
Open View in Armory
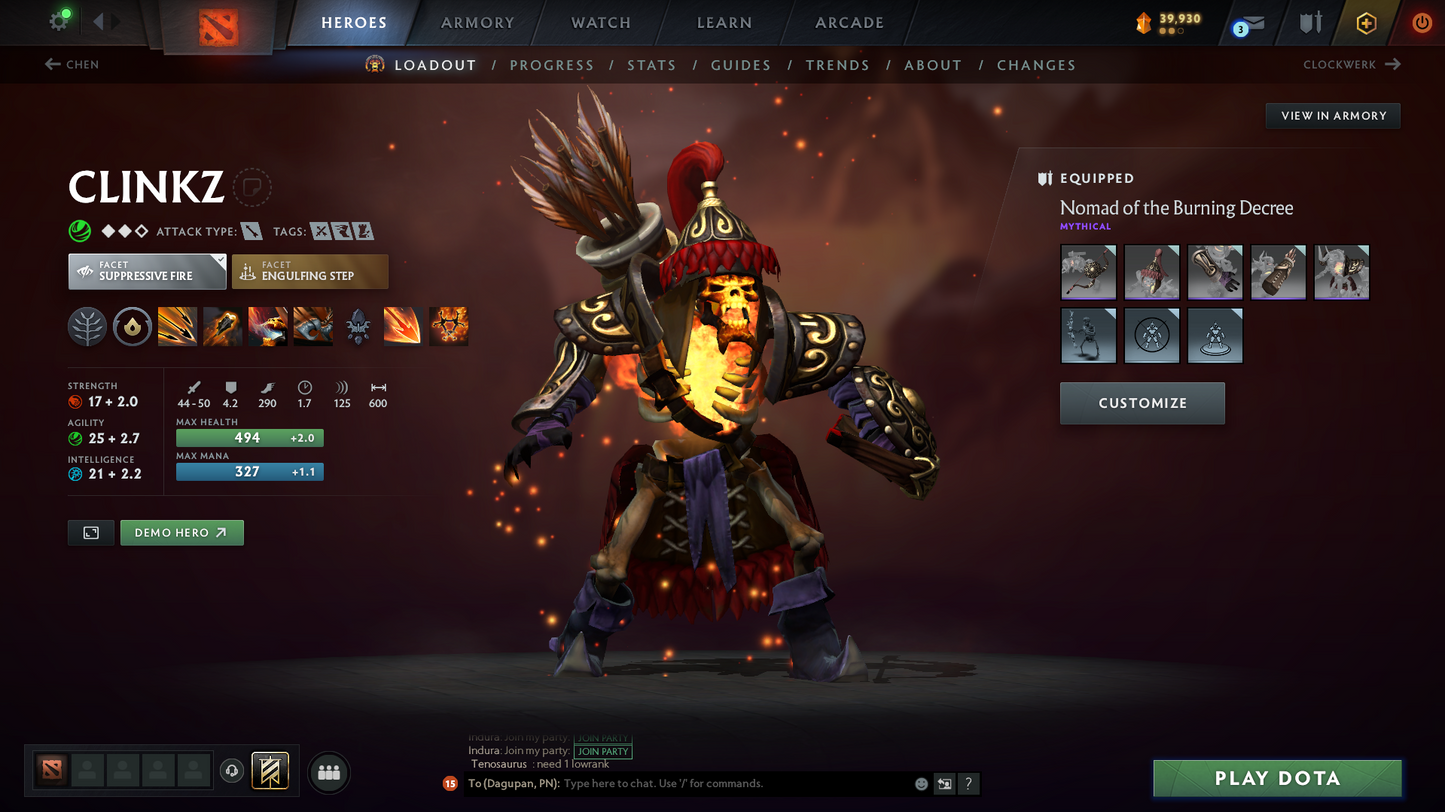pos(1333,116)
